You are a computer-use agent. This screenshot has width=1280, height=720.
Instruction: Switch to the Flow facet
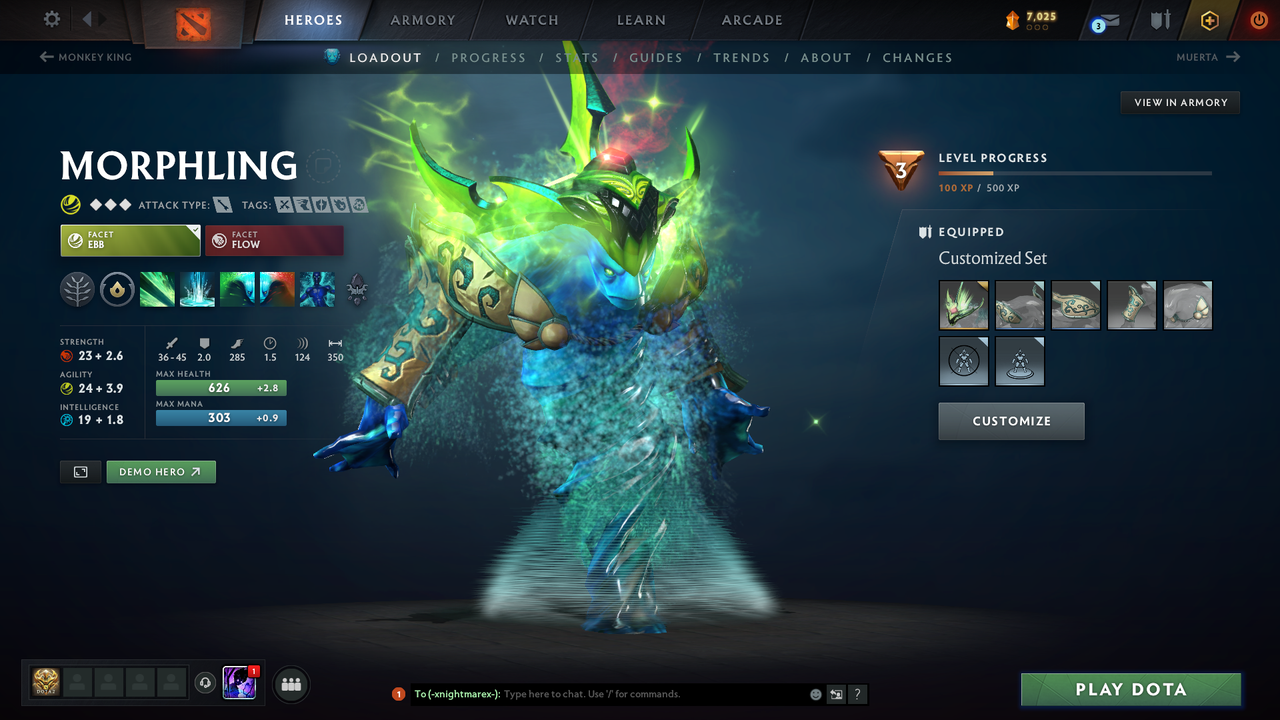(x=274, y=240)
